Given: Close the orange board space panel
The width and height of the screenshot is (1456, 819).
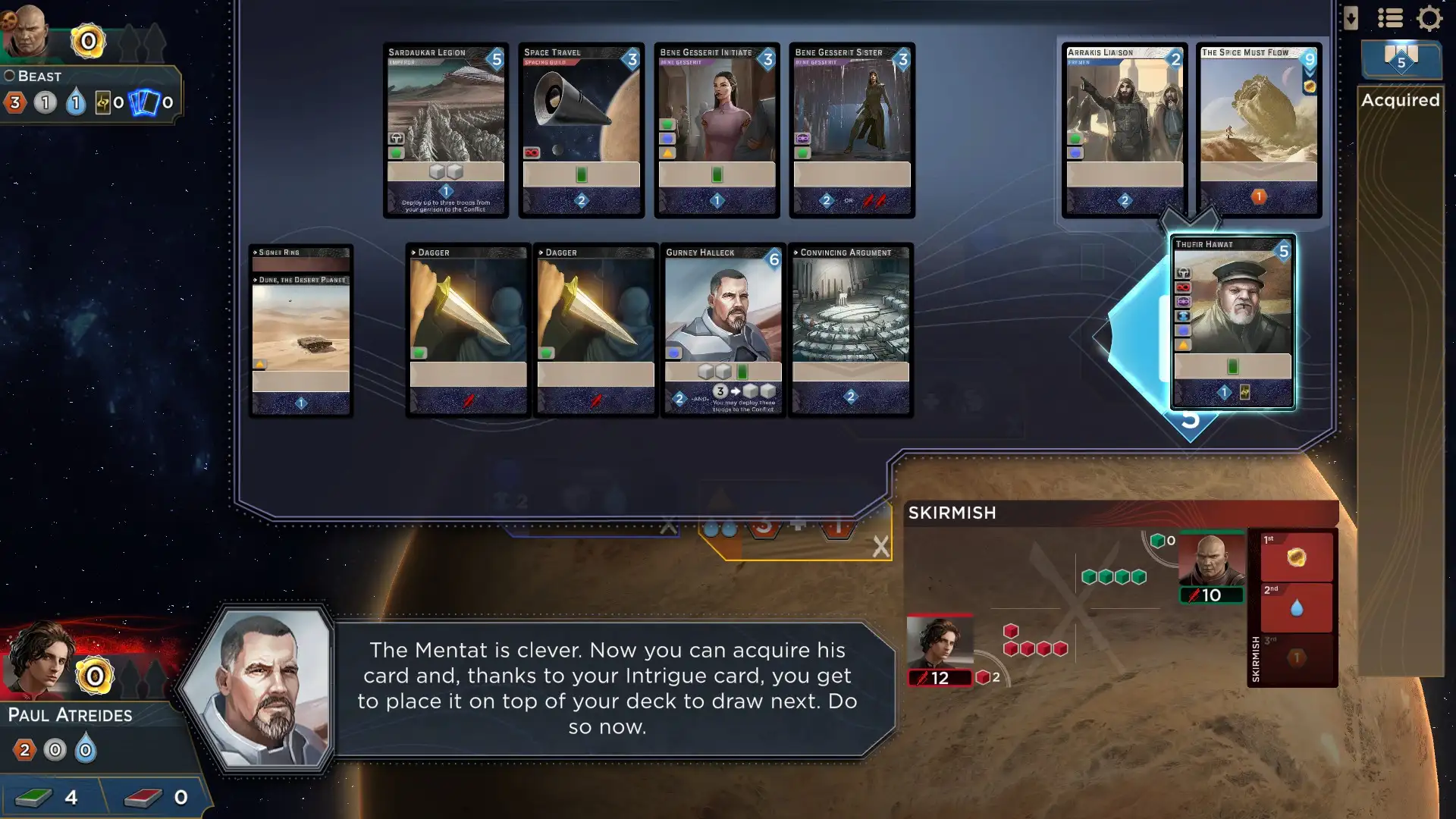Looking at the screenshot, I should coord(880,546).
